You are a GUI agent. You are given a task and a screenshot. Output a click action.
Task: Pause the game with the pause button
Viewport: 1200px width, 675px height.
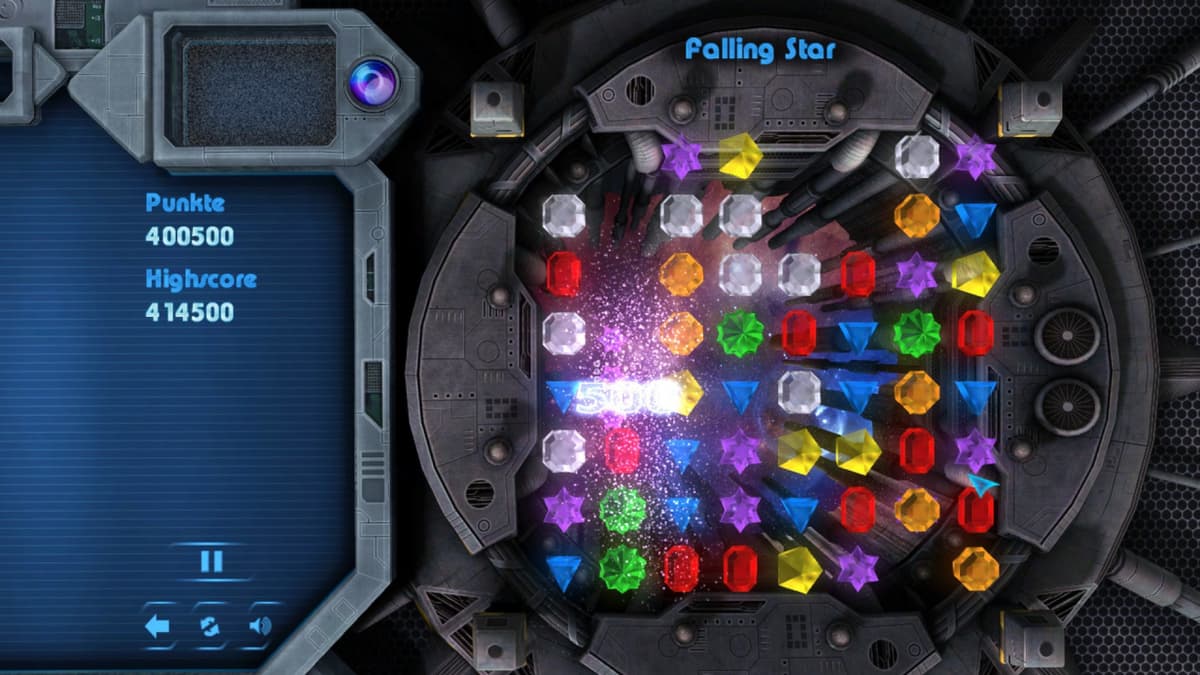tap(211, 561)
